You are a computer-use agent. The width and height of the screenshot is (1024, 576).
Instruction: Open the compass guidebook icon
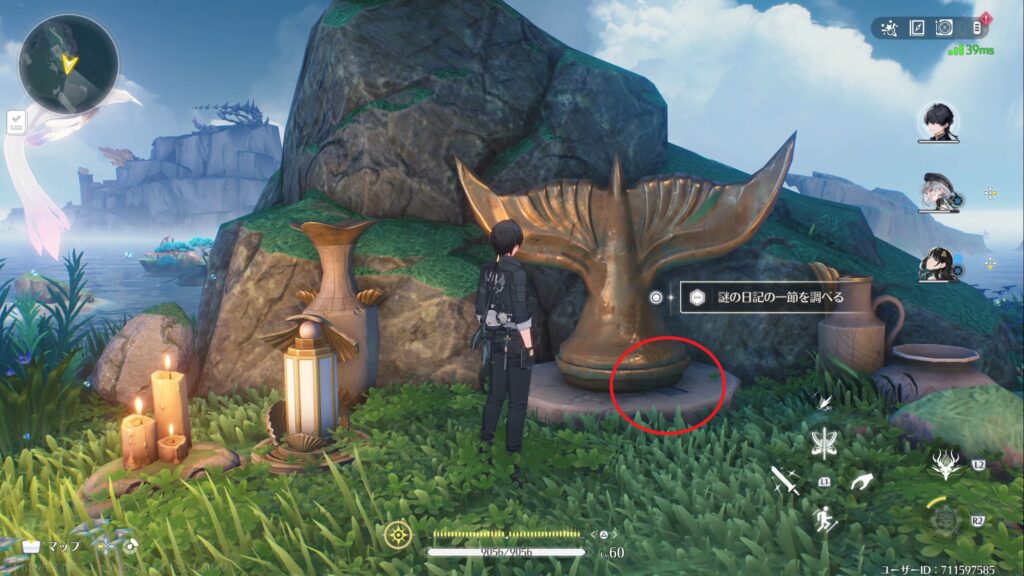(x=916, y=28)
